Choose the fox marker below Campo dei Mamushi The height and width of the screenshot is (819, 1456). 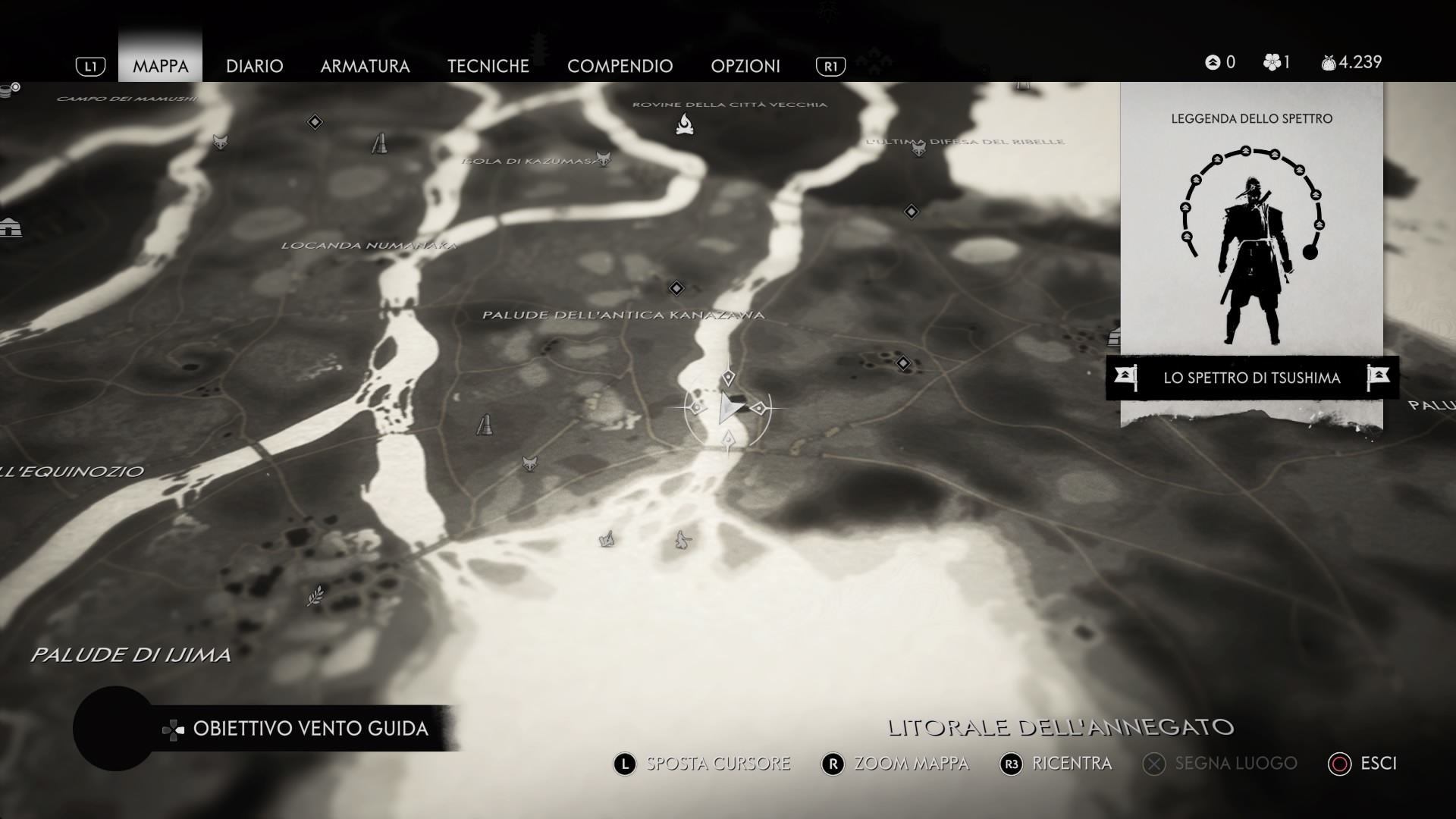coord(220,142)
